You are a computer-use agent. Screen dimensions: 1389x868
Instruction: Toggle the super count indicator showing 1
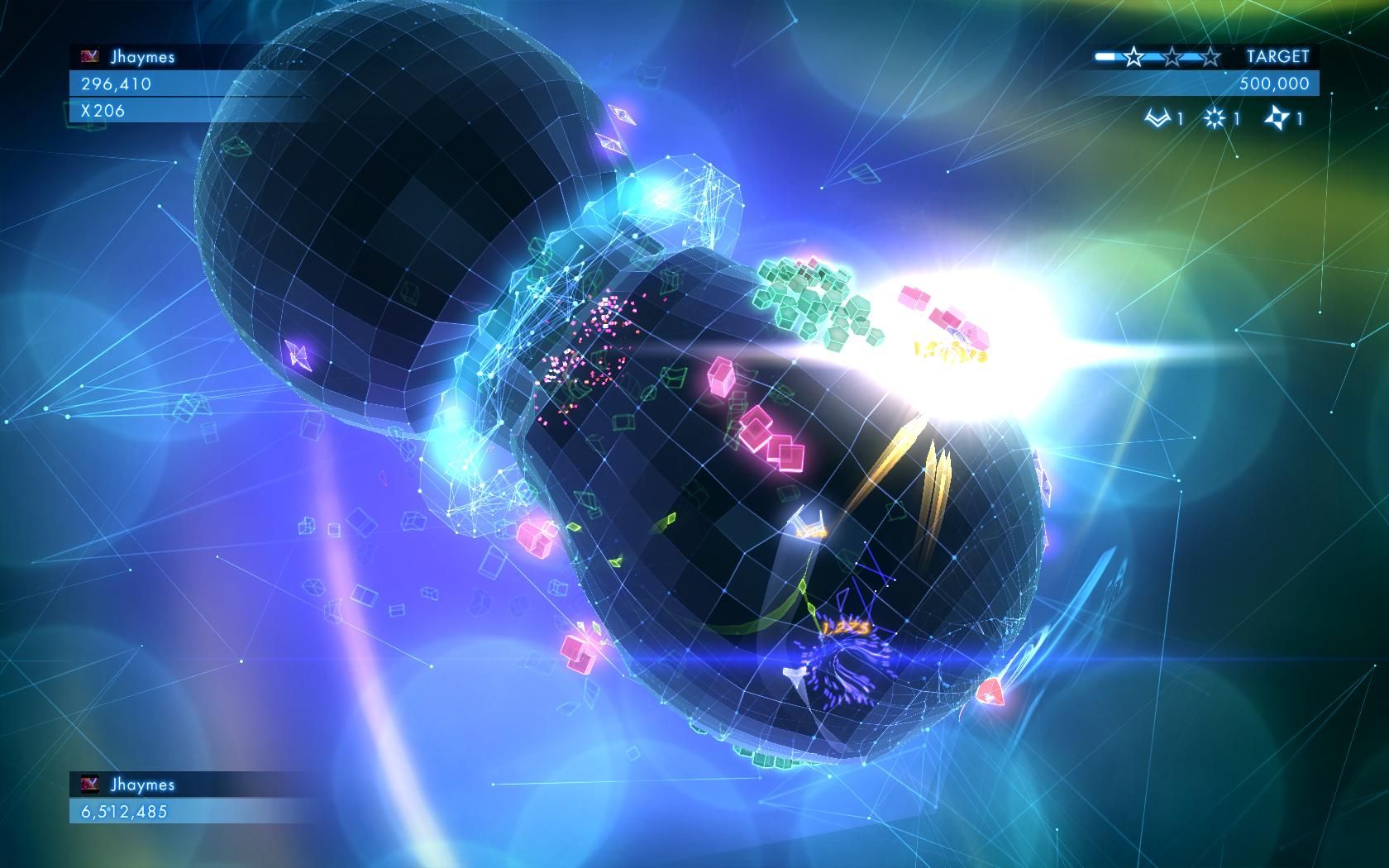click(x=1299, y=119)
